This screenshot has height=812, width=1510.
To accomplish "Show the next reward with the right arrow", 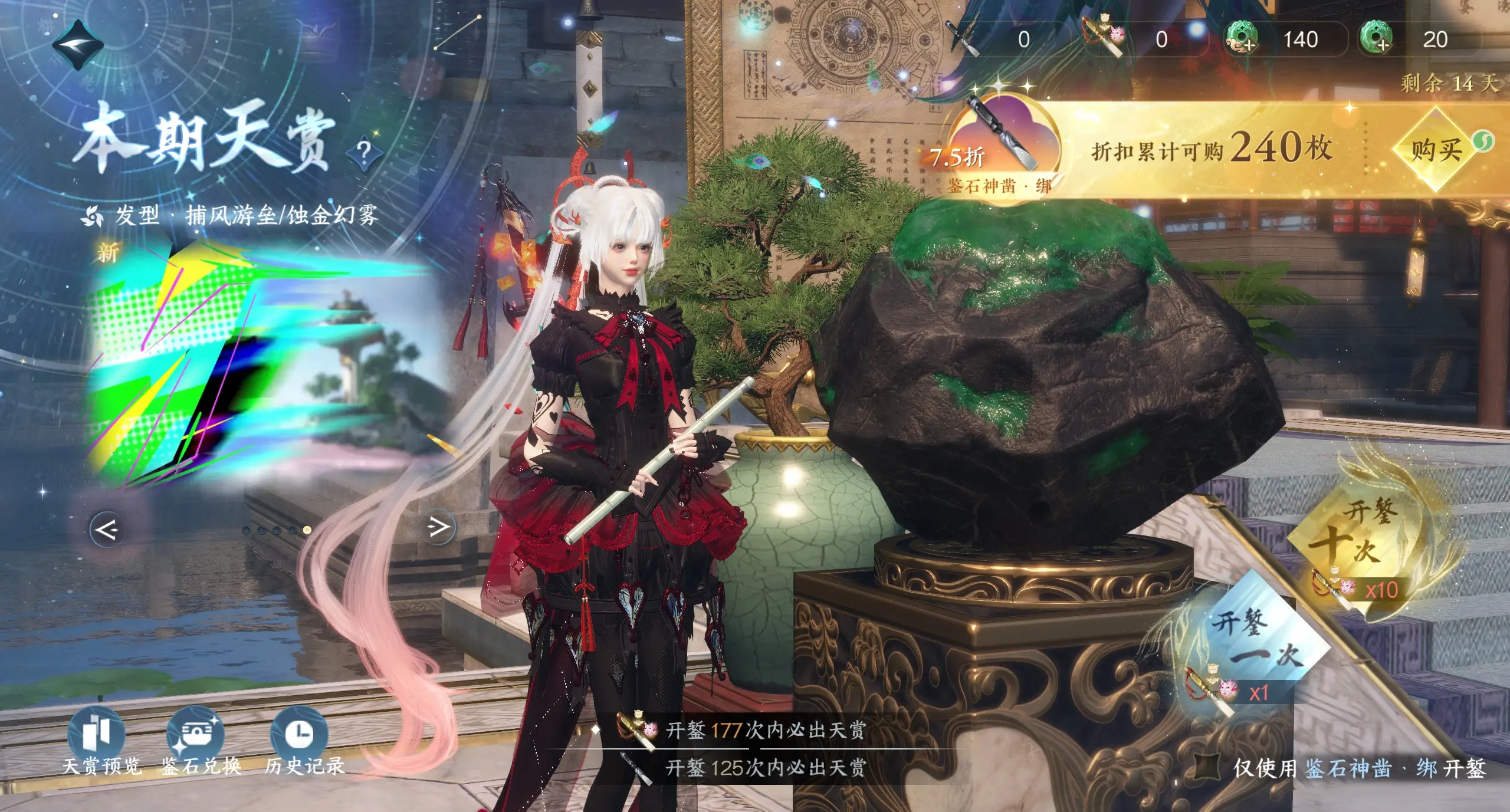I will point(439,527).
